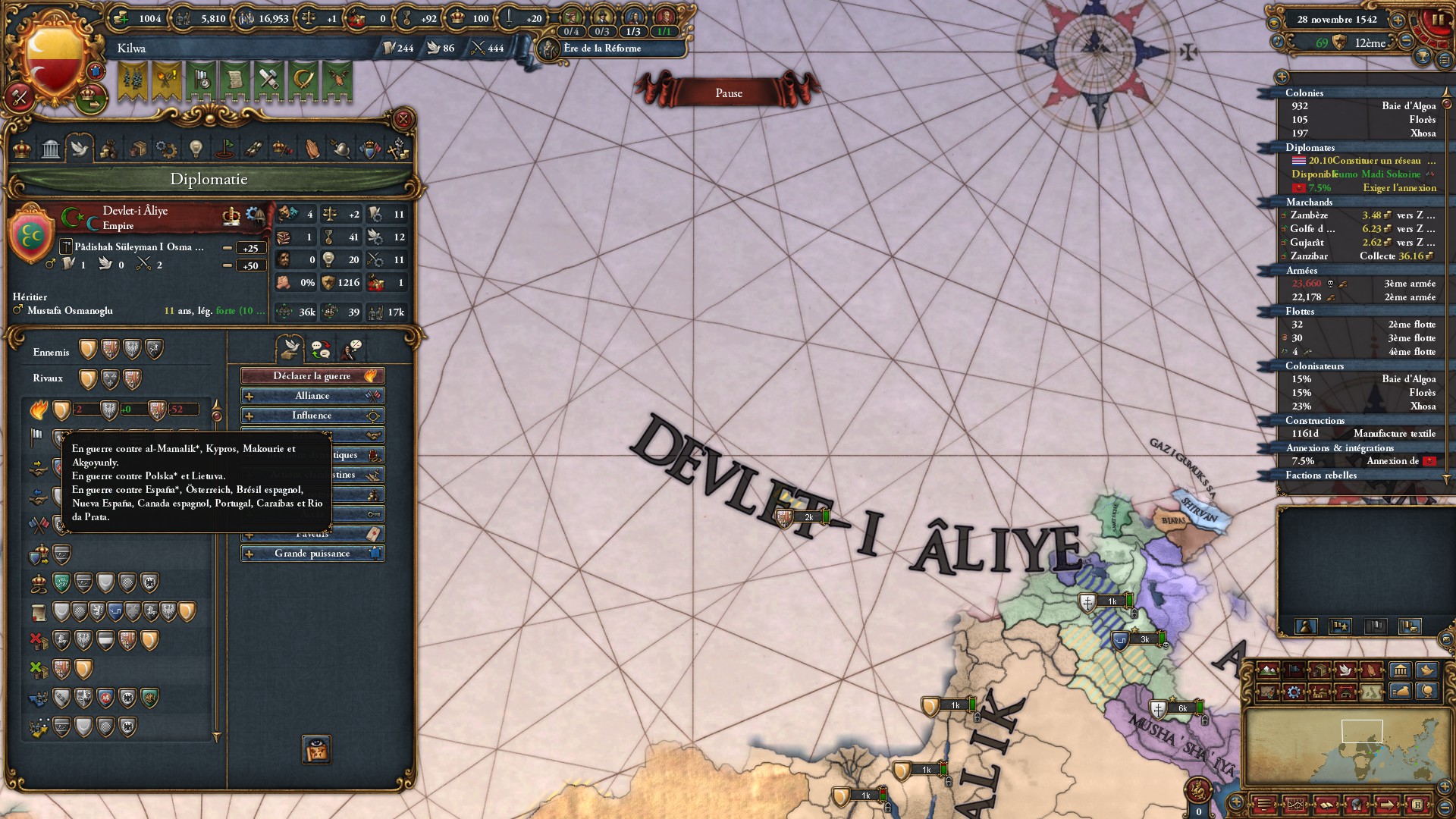Select the ideas panel (lightbulb icon)

pos(196,149)
